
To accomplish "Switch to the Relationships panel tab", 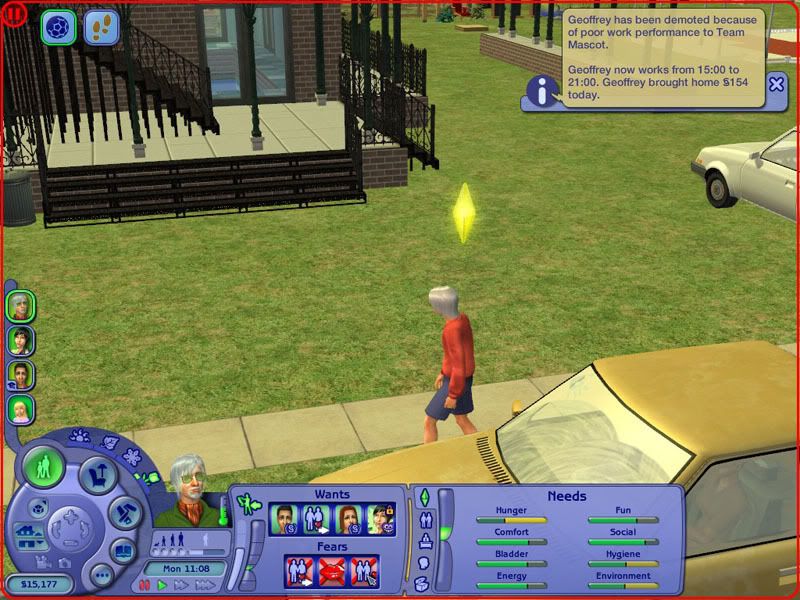I will pyautogui.click(x=423, y=519).
